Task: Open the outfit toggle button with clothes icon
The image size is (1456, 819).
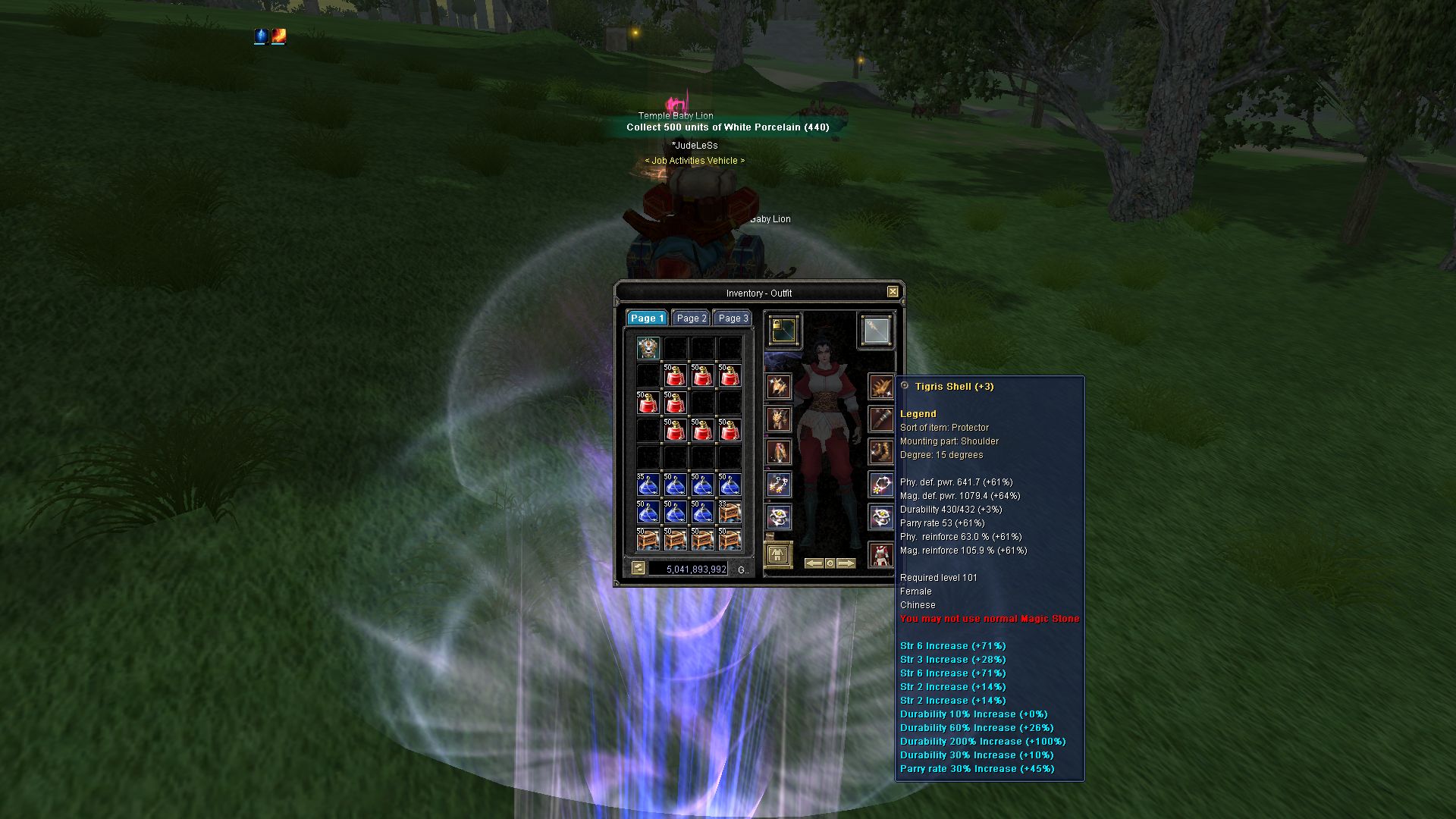Action: [777, 555]
